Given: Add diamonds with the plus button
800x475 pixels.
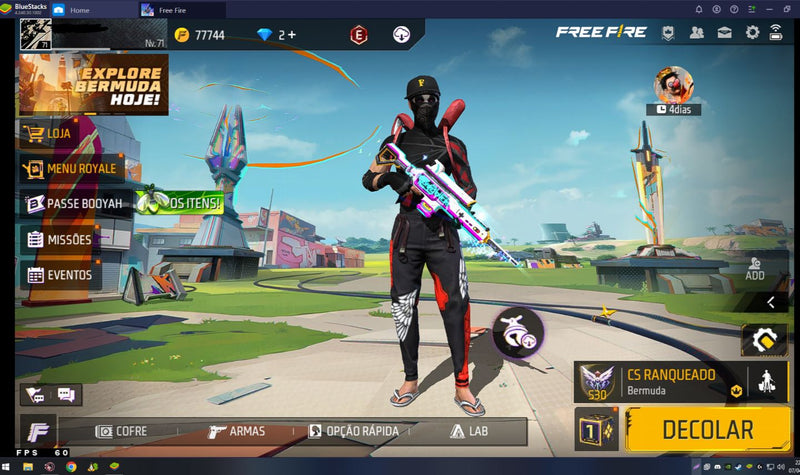Looking at the screenshot, I should [x=292, y=35].
